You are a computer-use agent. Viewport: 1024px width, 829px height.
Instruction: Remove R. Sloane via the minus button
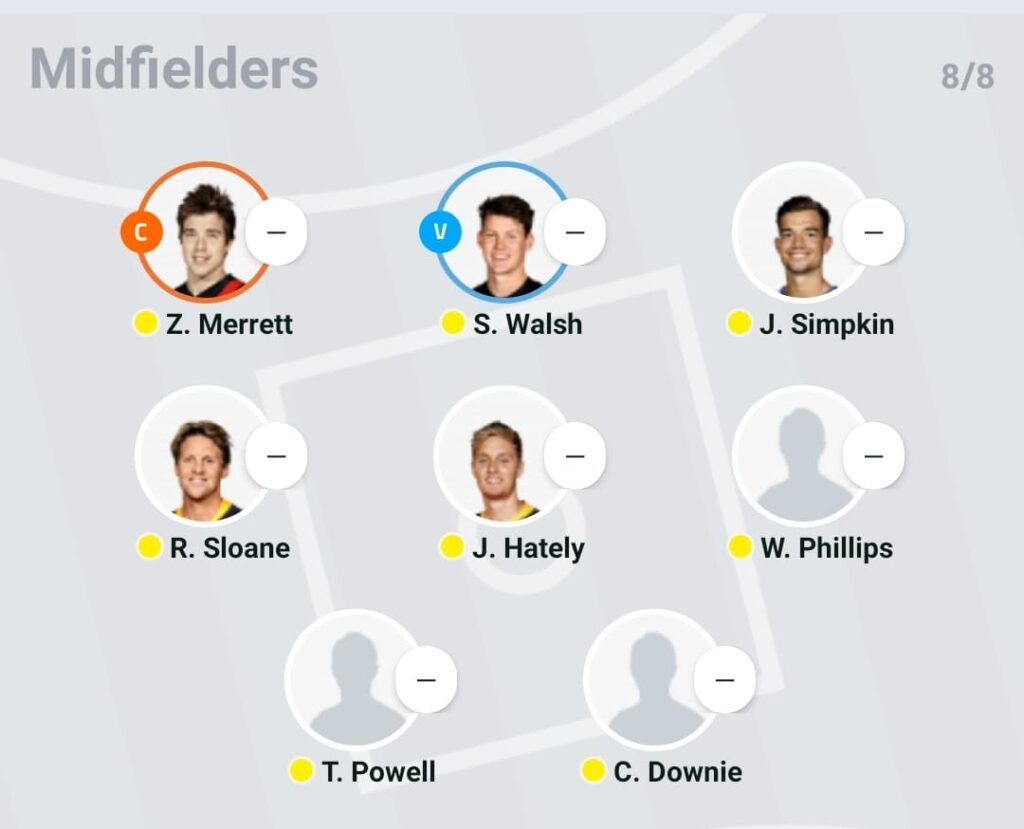(276, 456)
